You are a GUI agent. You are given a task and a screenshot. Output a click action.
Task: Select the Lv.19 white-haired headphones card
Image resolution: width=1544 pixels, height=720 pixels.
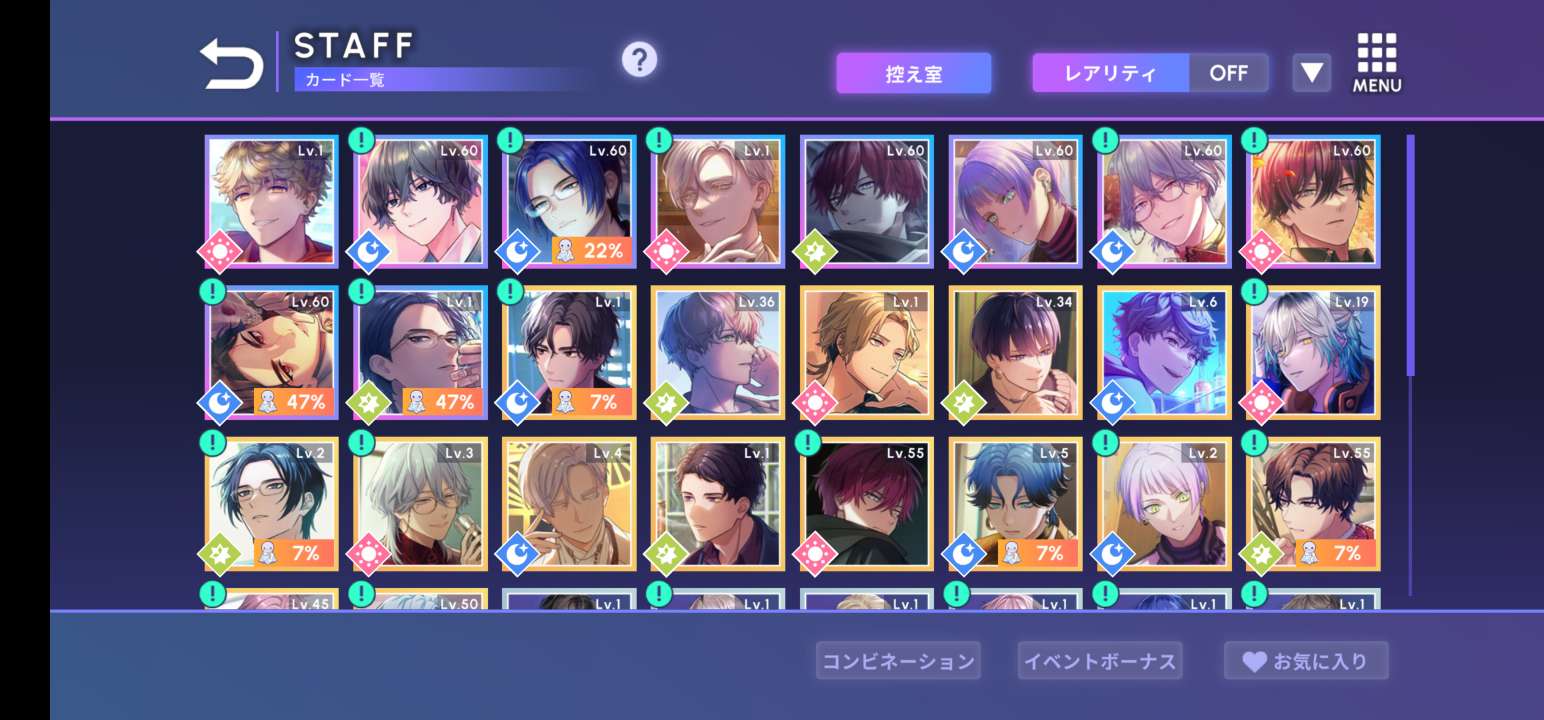[1313, 352]
